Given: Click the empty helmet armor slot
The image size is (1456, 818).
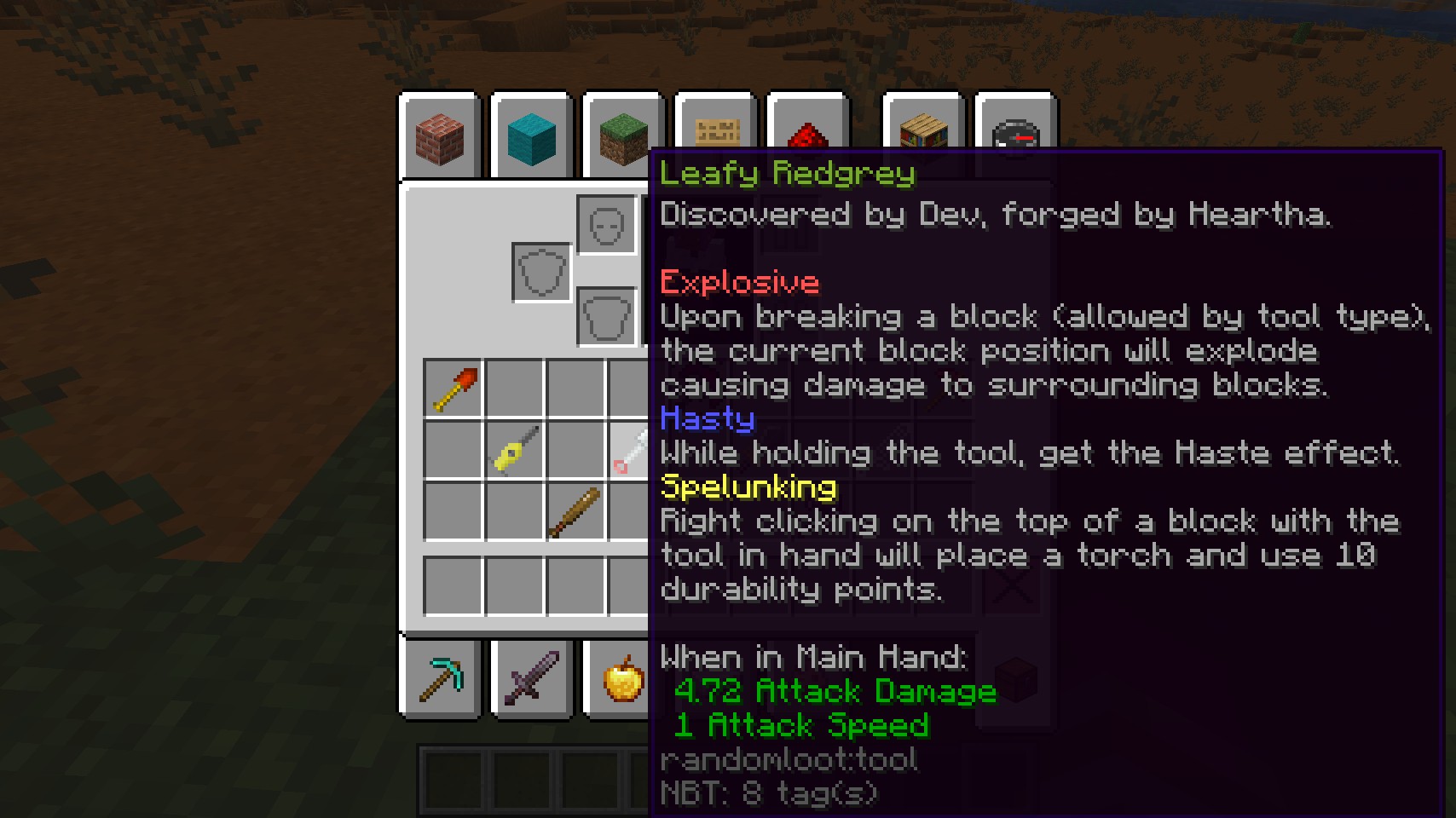Looking at the screenshot, I should click(x=606, y=225).
